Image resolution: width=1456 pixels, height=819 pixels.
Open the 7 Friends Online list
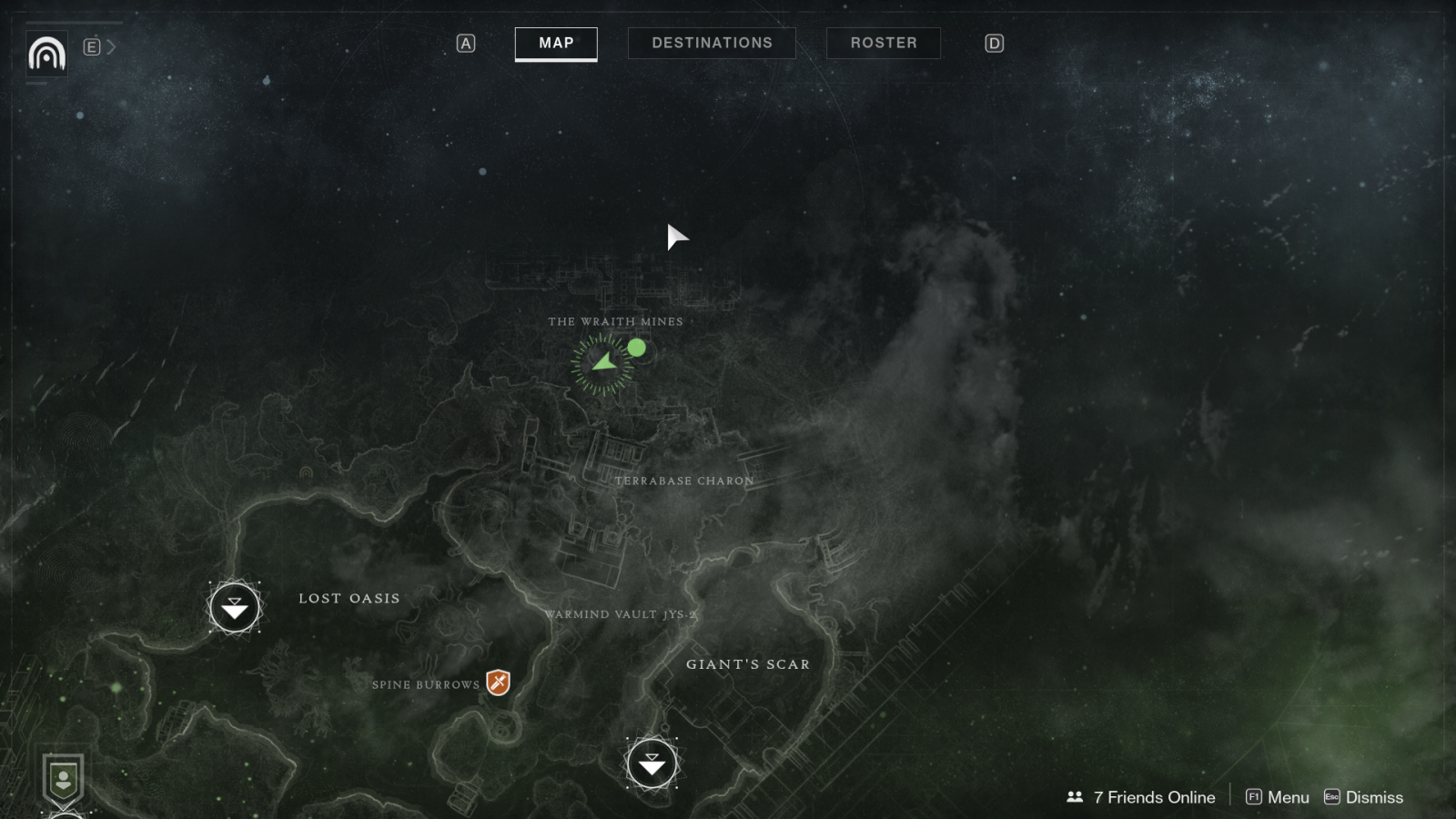pos(1141,797)
